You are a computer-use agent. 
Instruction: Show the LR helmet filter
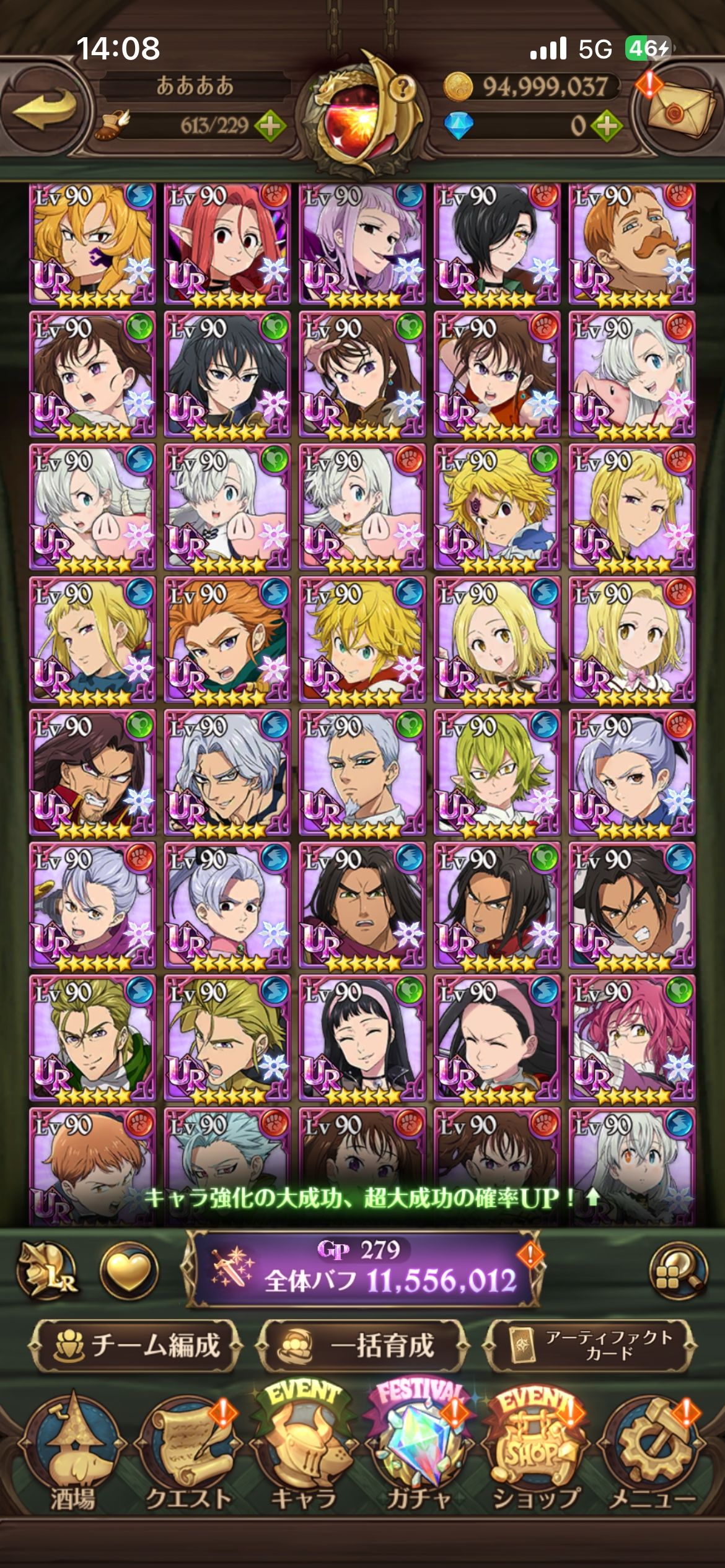coord(46,1271)
